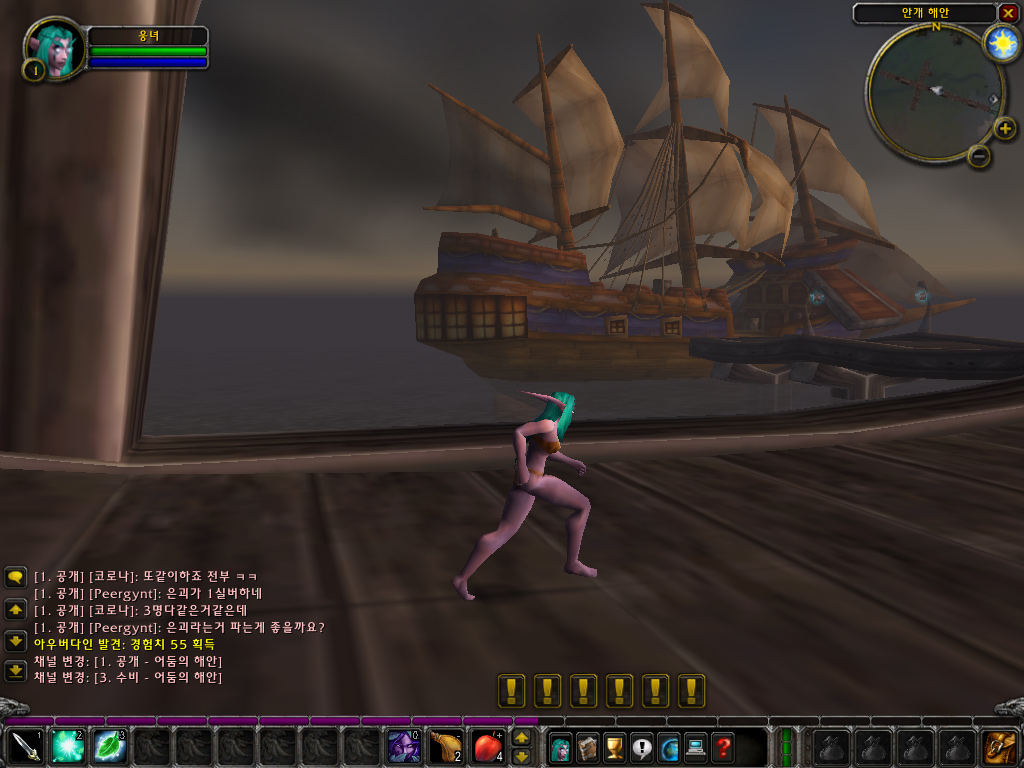The image size is (1024, 768).
Task: Close the minimap with the red X
Action: (1008, 13)
